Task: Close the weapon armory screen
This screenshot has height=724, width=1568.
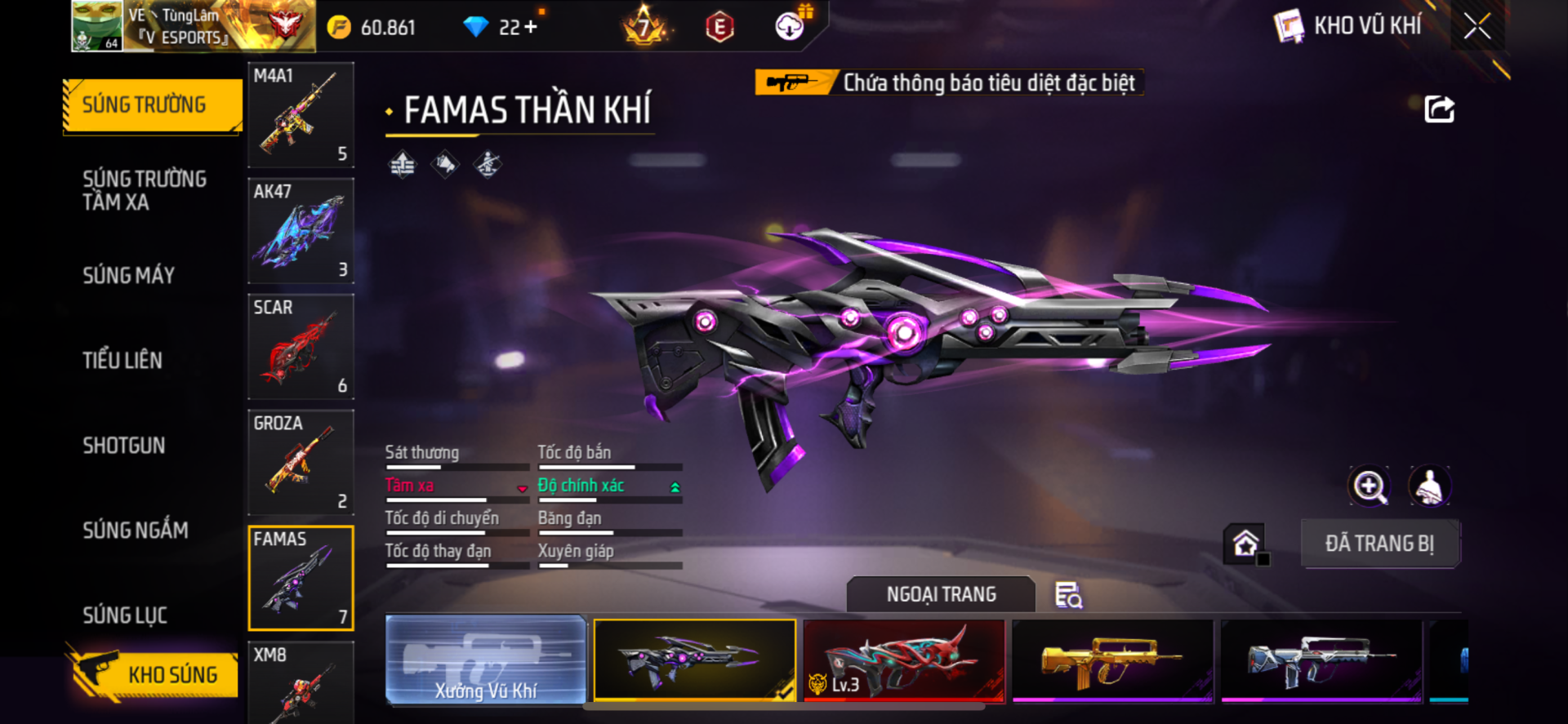Action: tap(1477, 26)
